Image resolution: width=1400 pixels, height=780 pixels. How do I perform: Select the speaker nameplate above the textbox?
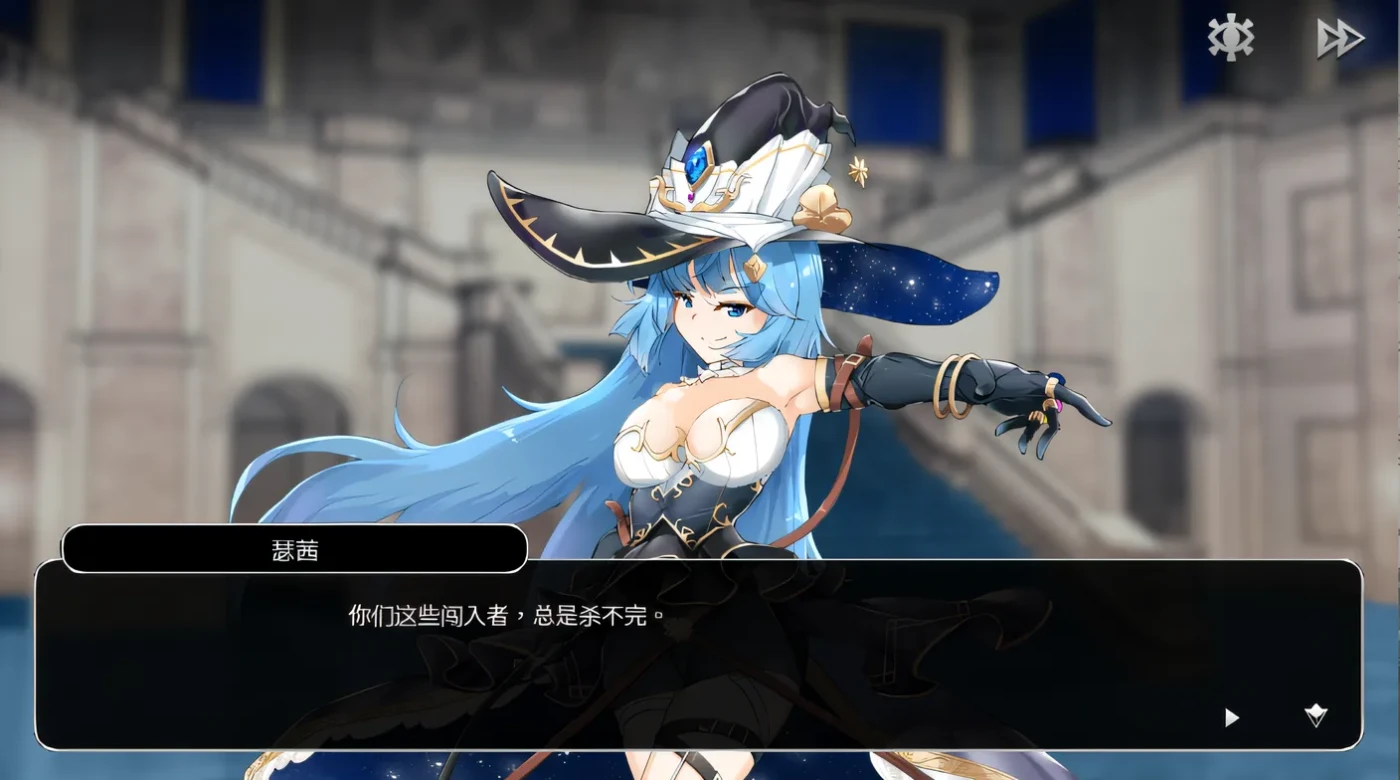295,550
